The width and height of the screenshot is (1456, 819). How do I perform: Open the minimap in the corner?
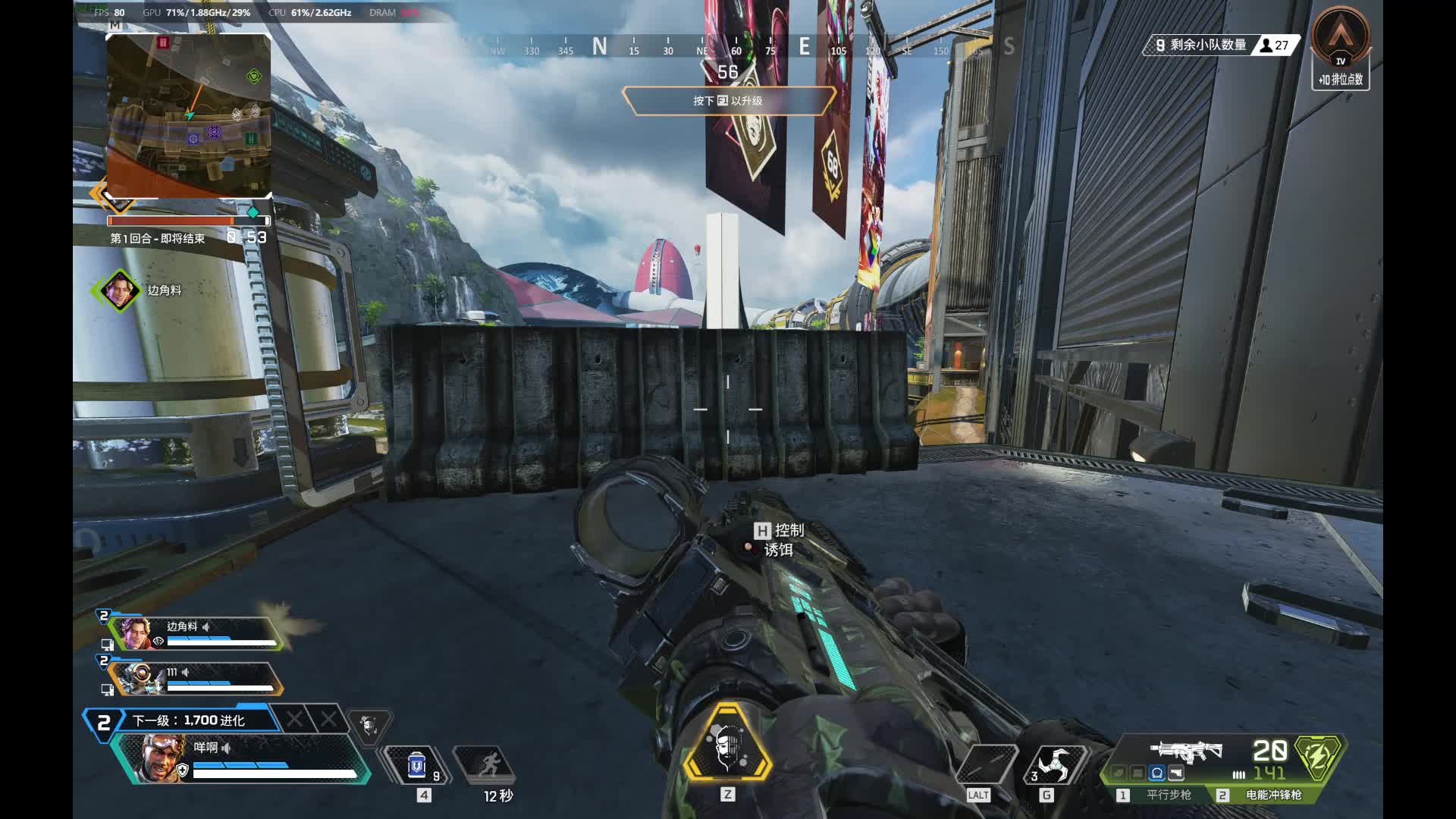click(188, 115)
